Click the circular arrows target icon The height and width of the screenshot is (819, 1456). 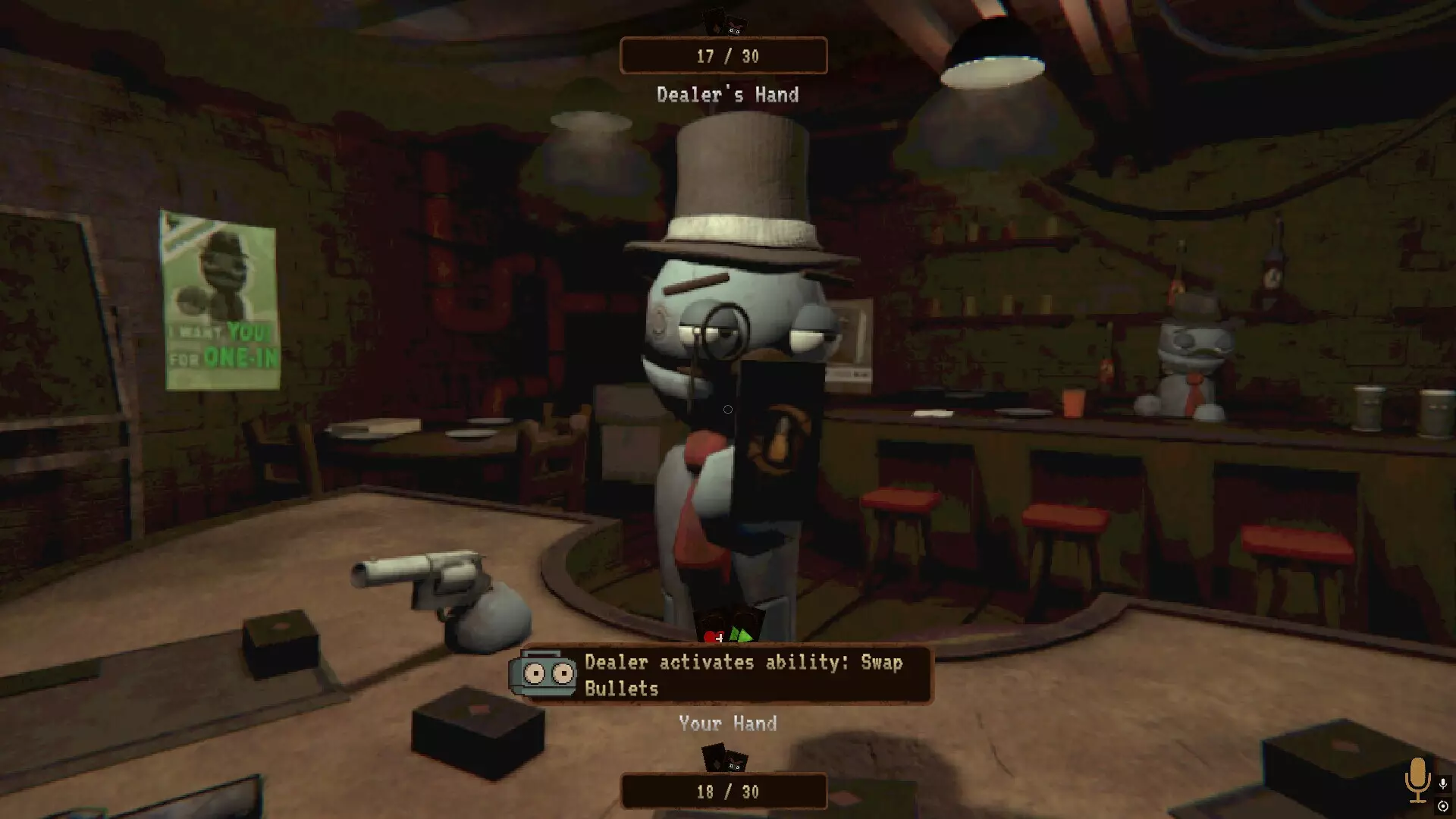coord(1443,806)
